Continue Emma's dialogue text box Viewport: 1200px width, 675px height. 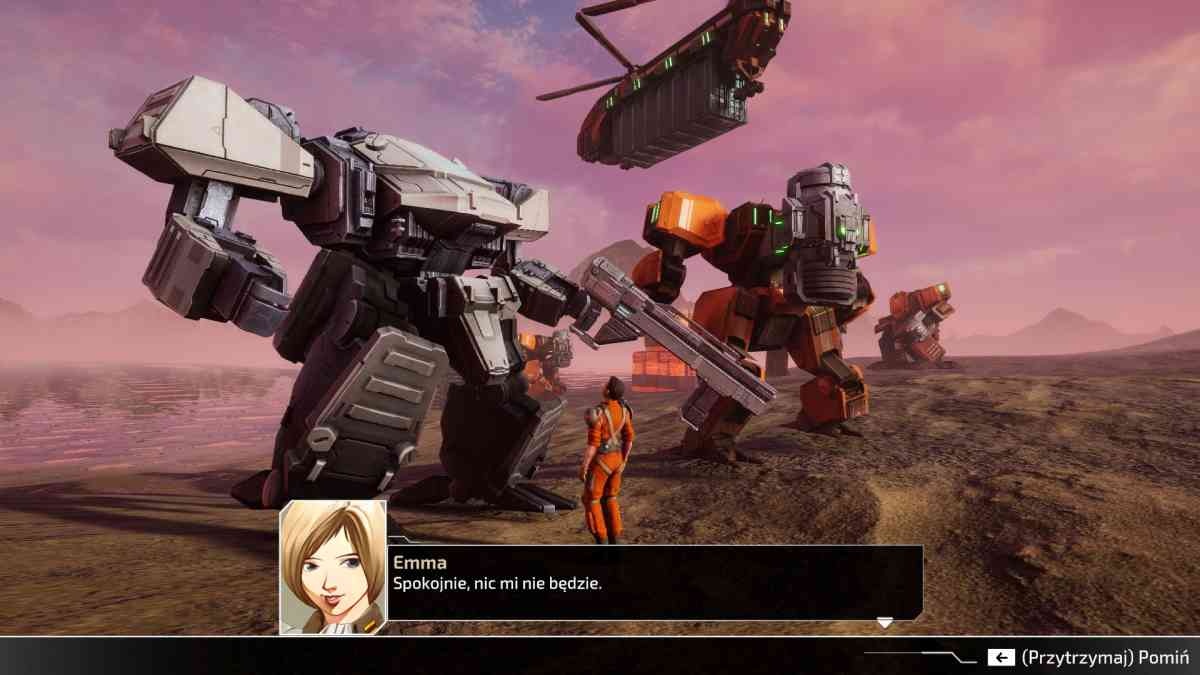coord(654,583)
